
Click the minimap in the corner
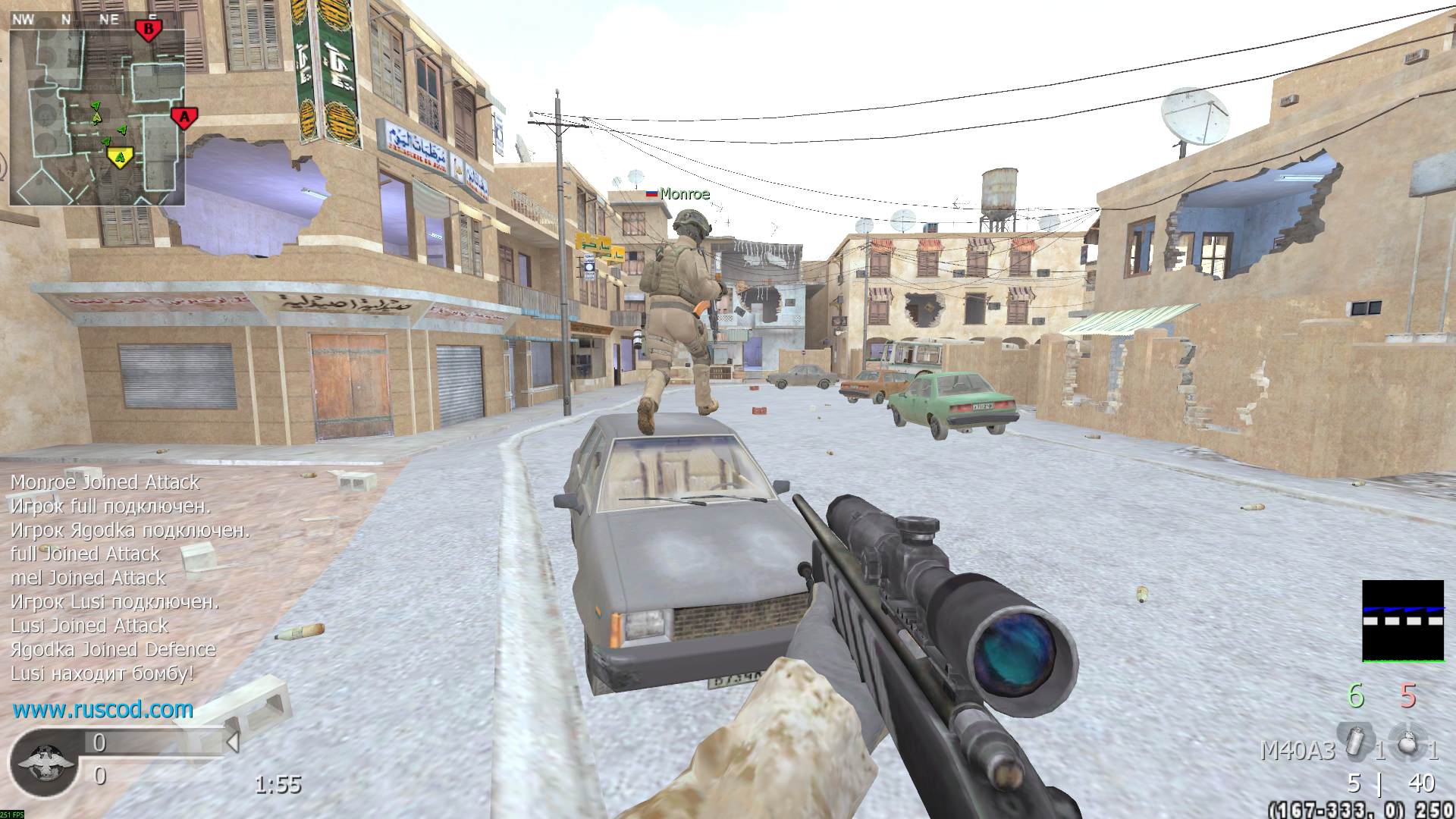97,118
